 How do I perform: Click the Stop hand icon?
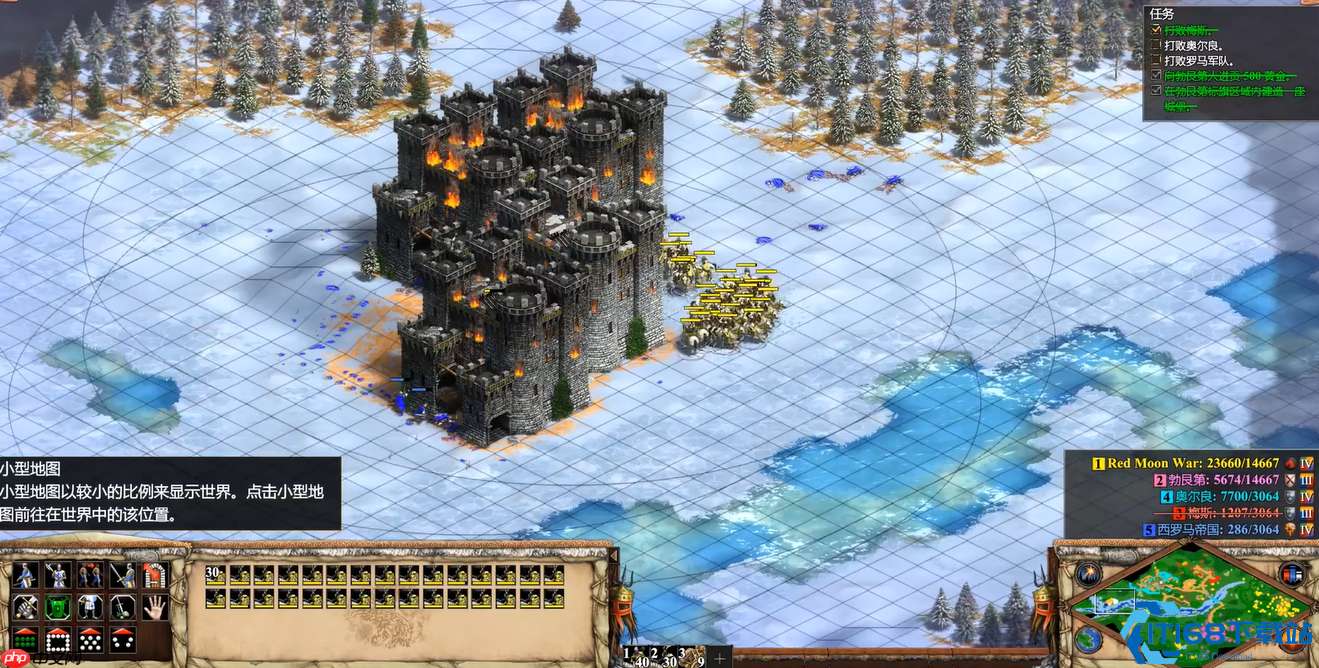[154, 607]
